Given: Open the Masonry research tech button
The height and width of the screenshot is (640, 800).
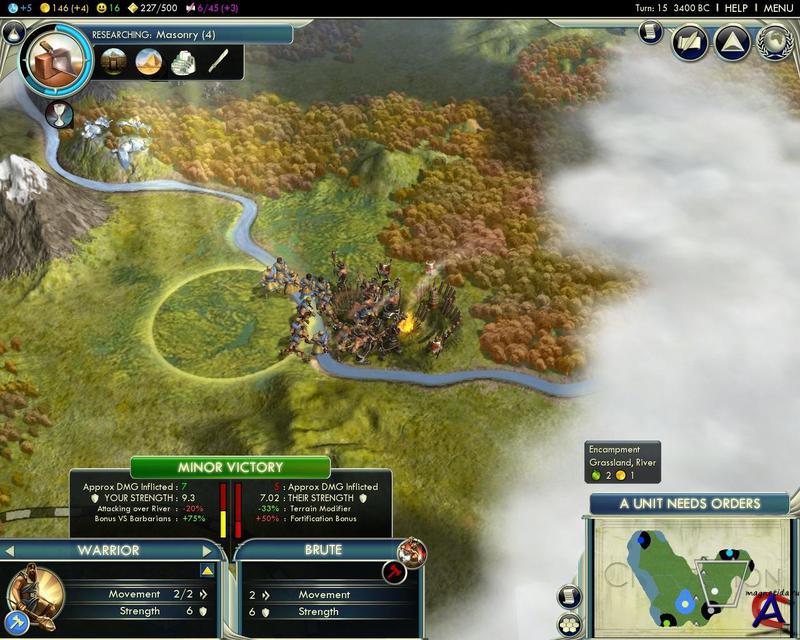Looking at the screenshot, I should click(56, 62).
